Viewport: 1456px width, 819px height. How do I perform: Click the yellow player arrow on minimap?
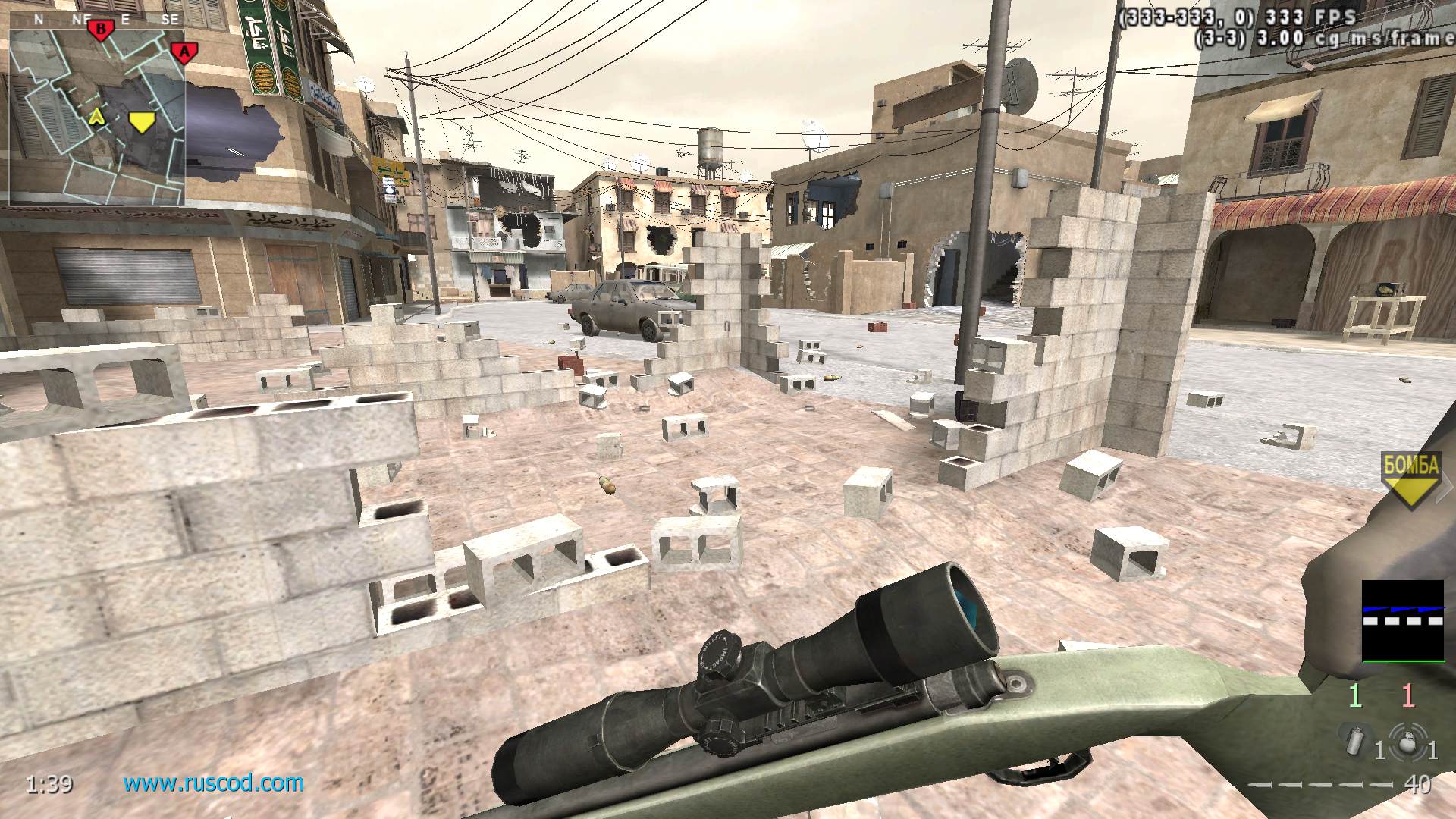click(x=96, y=116)
